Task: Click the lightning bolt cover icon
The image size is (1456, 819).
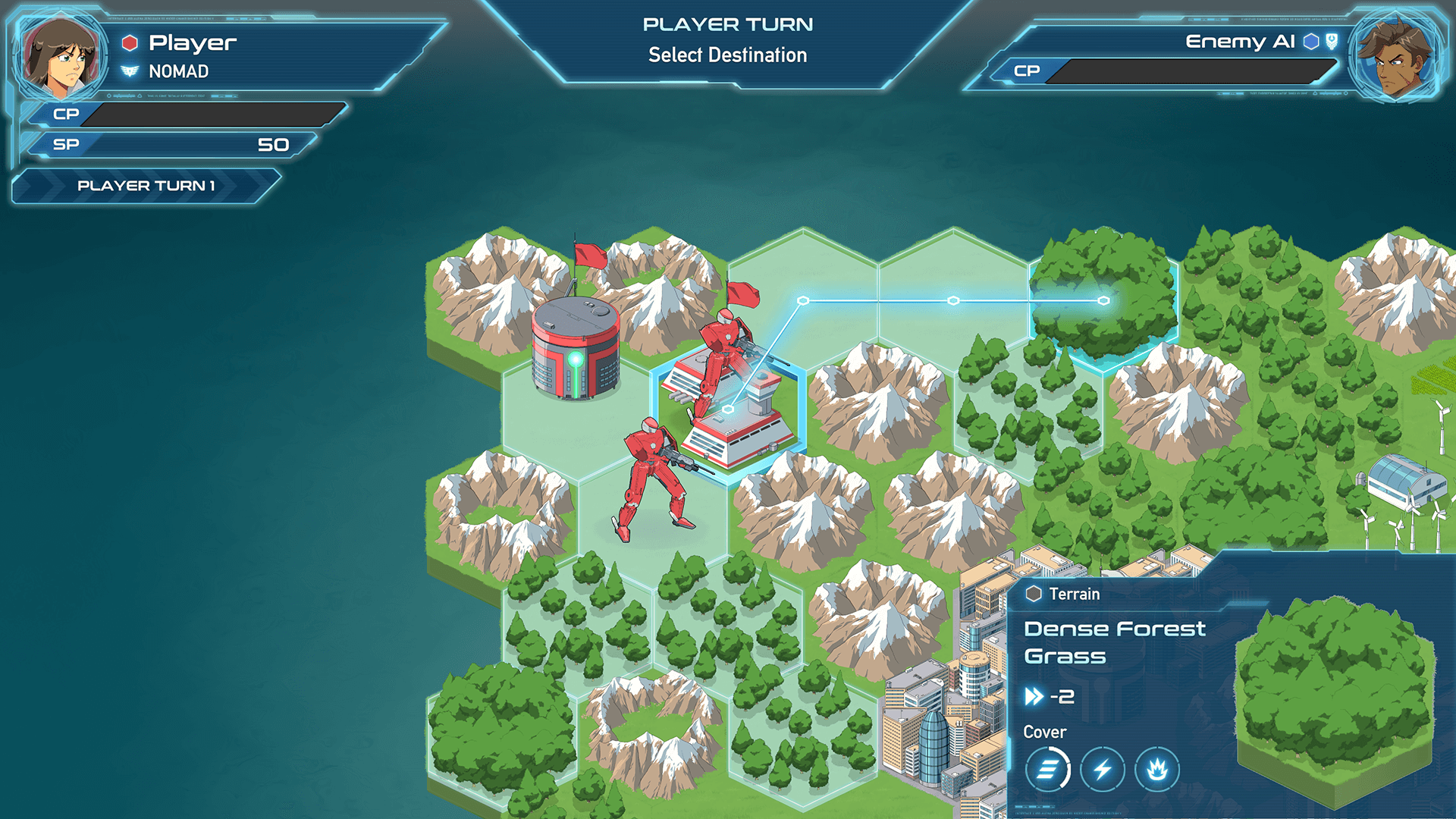Action: (x=1103, y=770)
